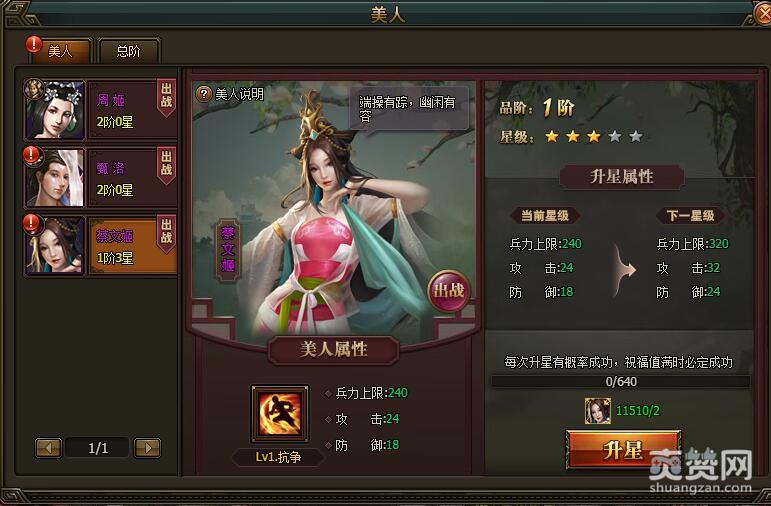Go to previous page of beauty list

pyautogui.click(x=48, y=448)
